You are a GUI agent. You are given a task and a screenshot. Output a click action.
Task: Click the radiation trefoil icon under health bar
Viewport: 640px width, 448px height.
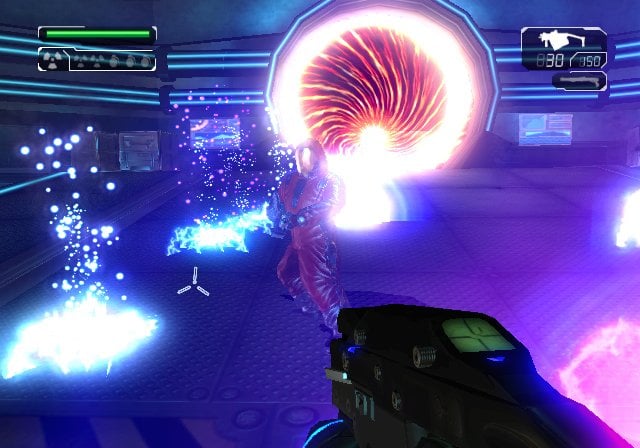tap(52, 60)
